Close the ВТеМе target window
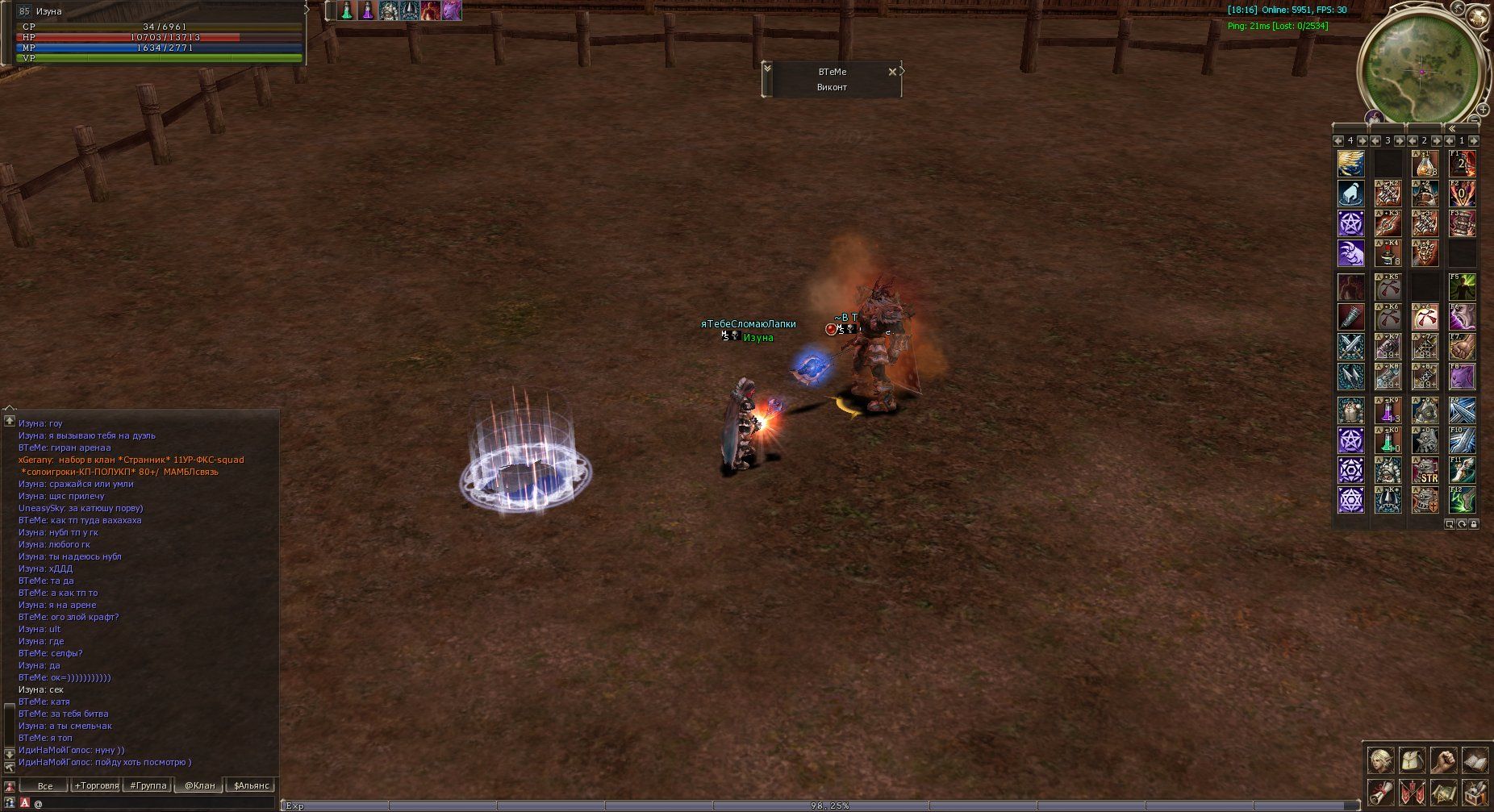This screenshot has height=812, width=1494. pyautogui.click(x=891, y=72)
